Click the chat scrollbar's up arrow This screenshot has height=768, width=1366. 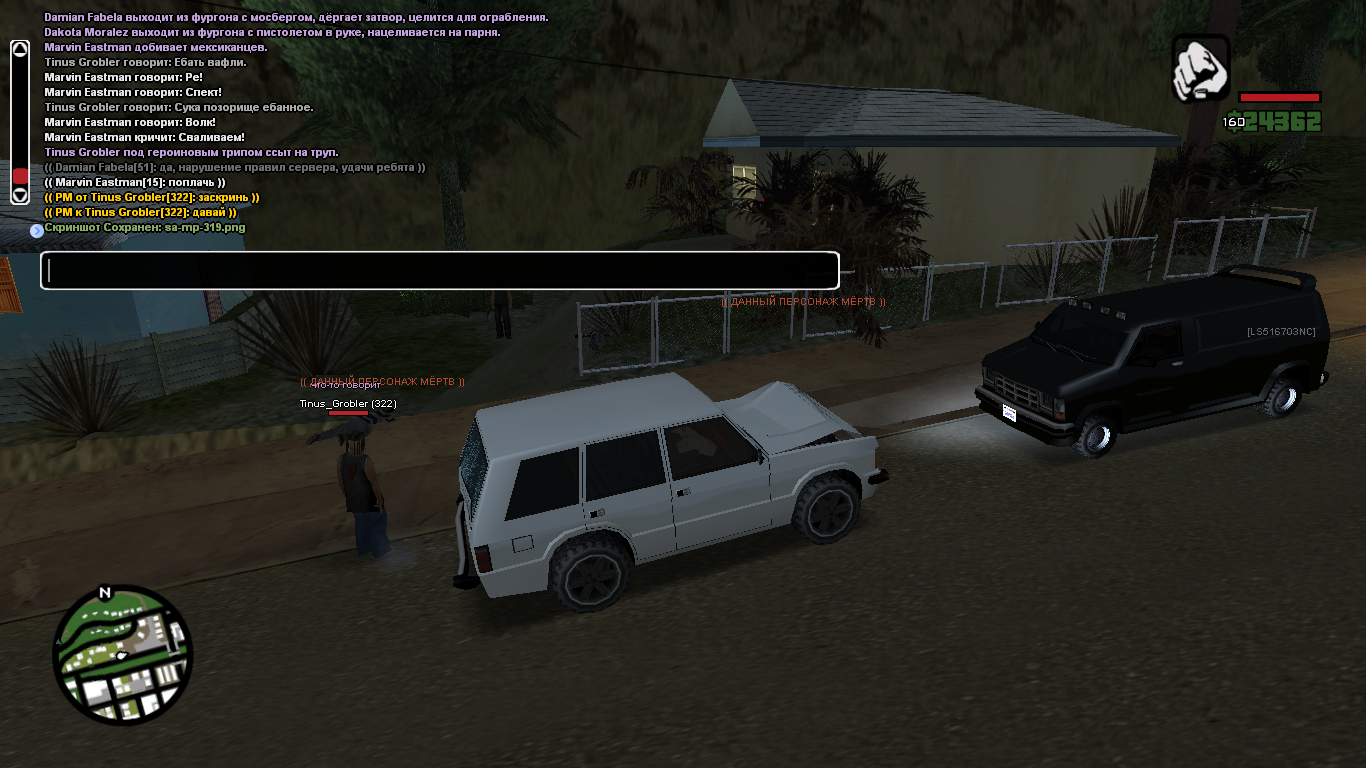coord(20,48)
